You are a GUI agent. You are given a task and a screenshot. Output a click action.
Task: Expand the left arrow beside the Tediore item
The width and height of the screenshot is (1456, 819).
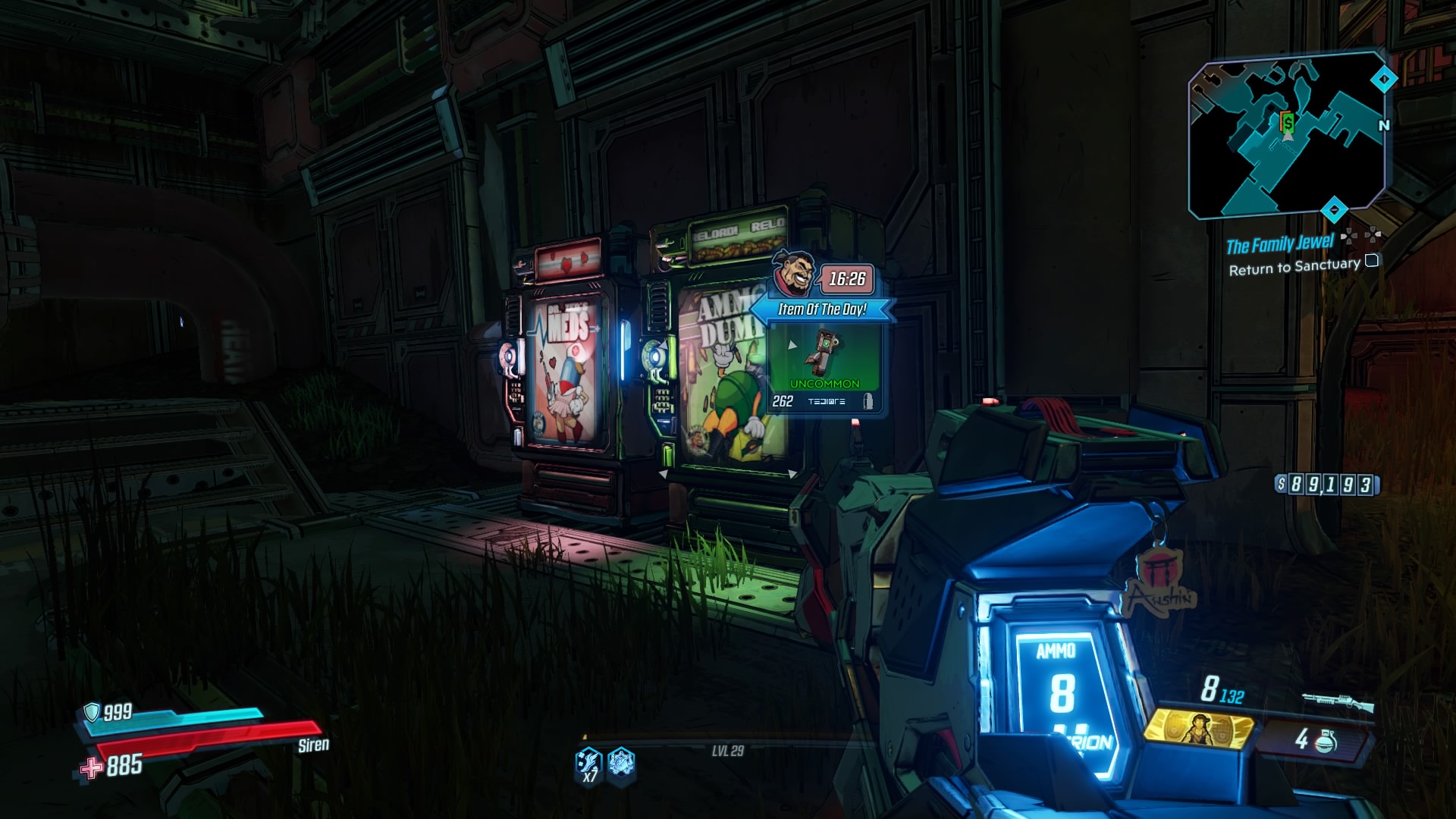coord(792,345)
